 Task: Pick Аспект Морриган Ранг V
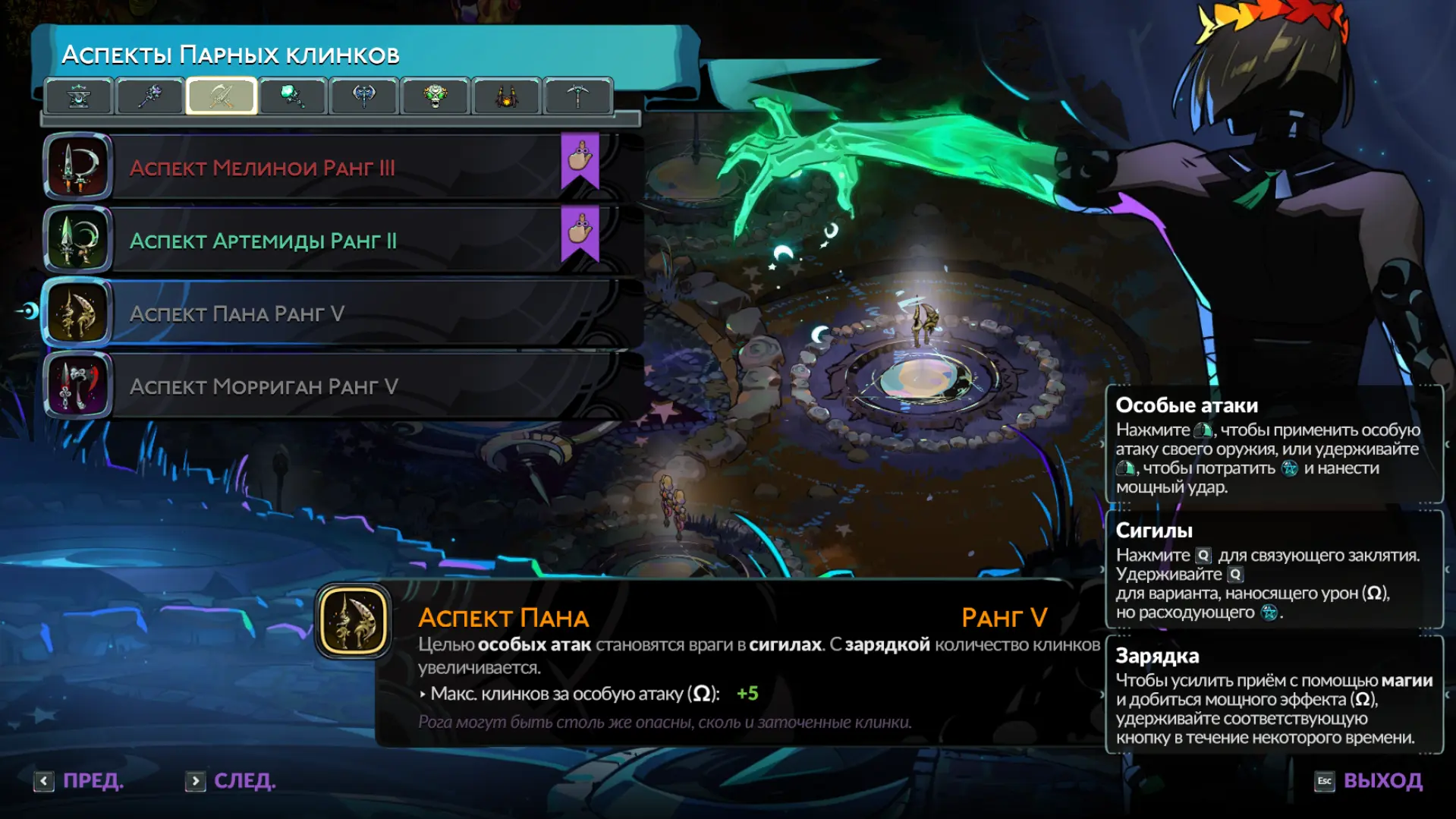[x=334, y=386]
